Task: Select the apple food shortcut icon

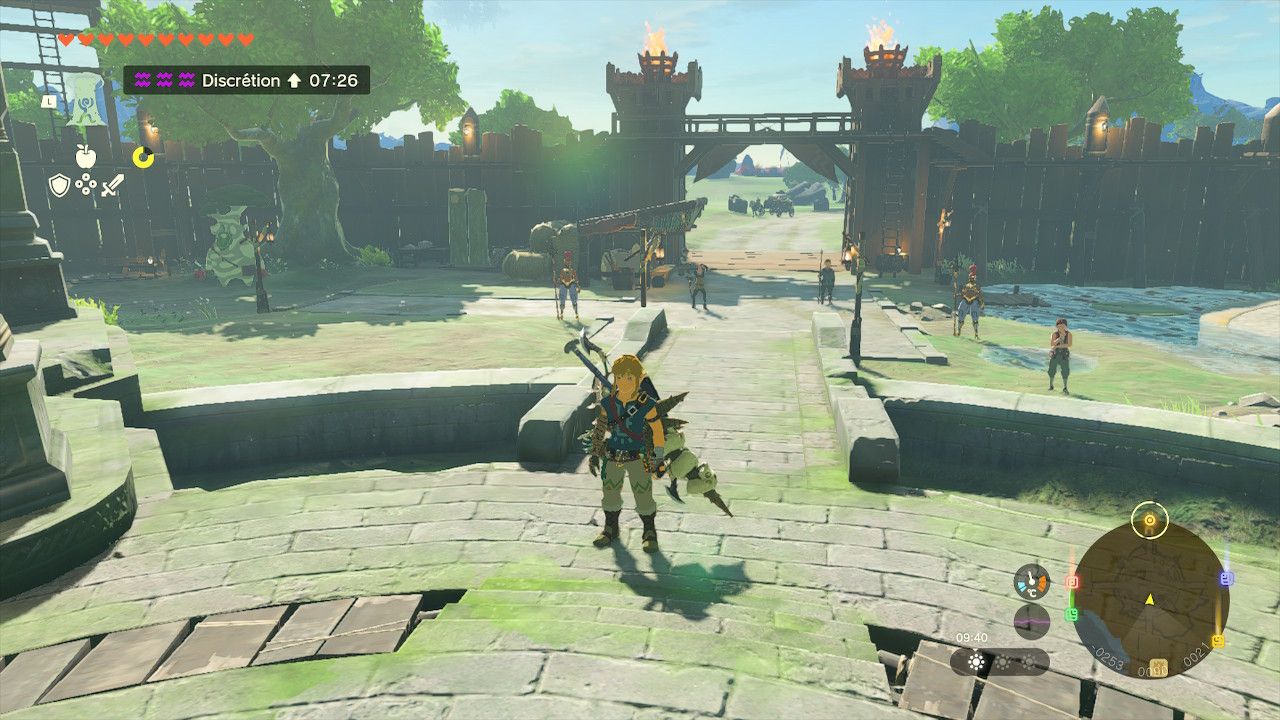Action: 85,156
